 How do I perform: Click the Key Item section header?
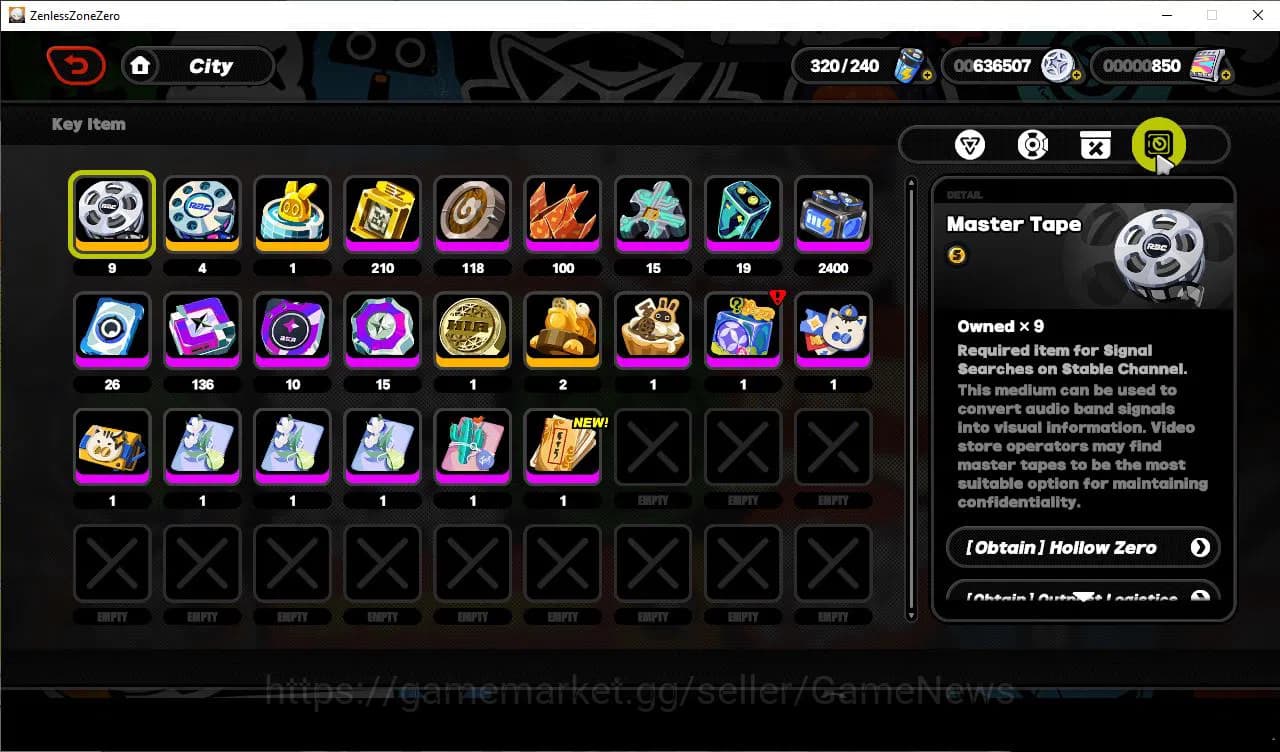pyautogui.click(x=88, y=124)
